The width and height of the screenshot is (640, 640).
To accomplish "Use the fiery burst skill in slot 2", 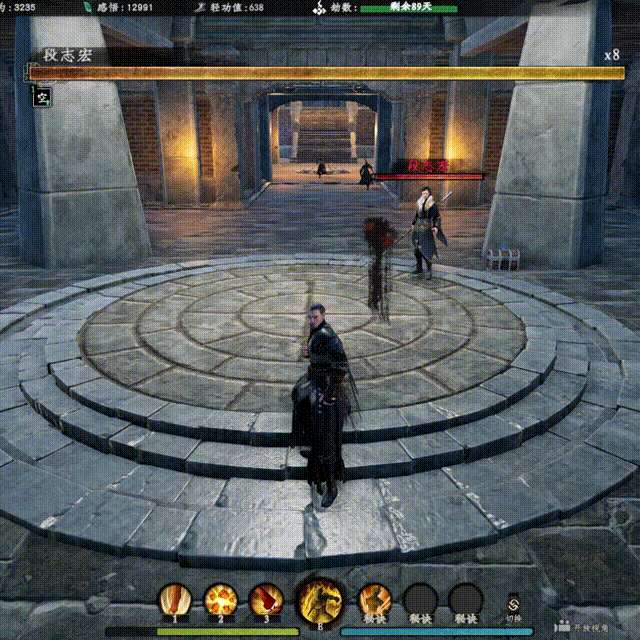I will click(x=220, y=600).
